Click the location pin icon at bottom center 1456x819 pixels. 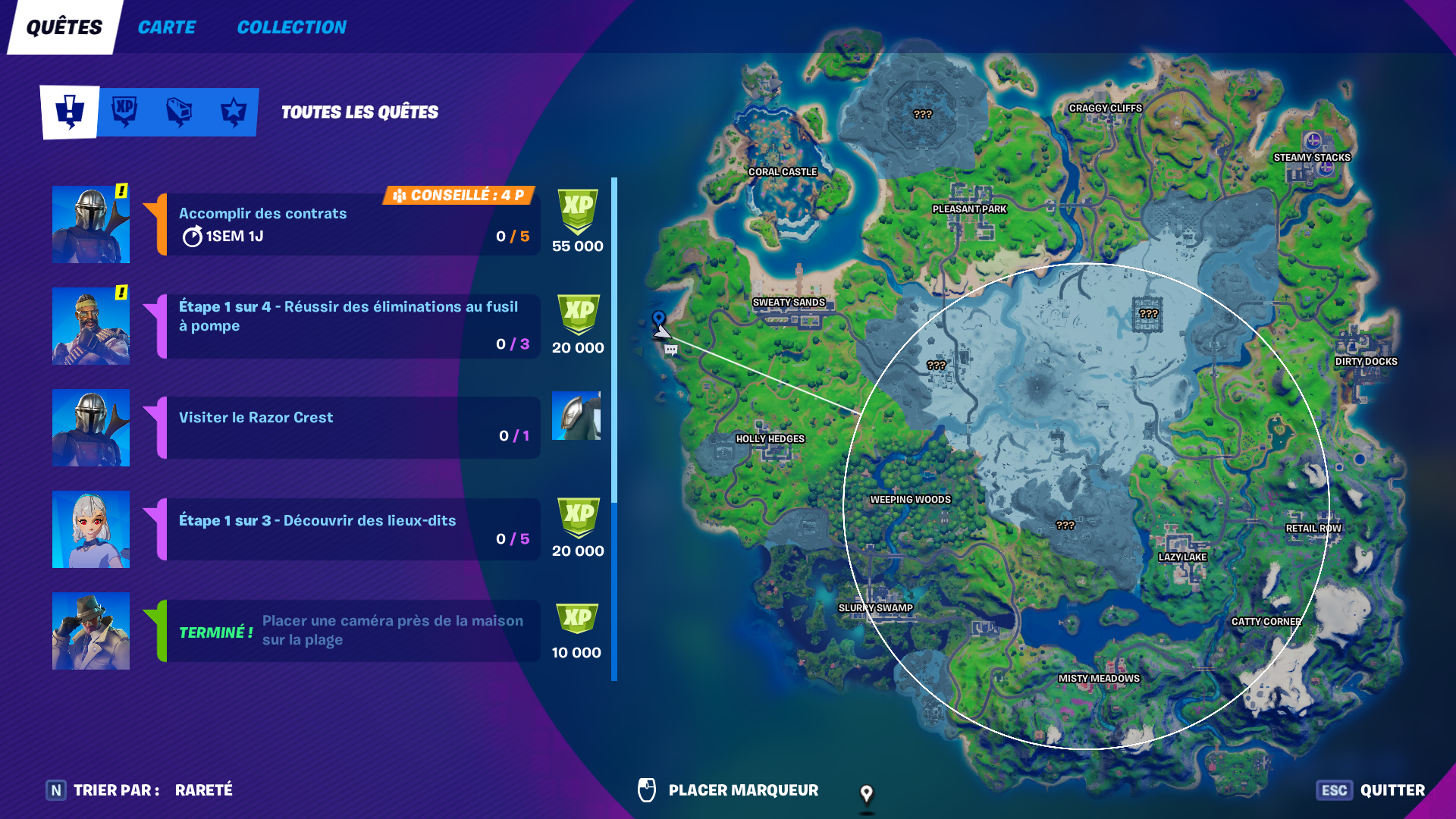(867, 795)
